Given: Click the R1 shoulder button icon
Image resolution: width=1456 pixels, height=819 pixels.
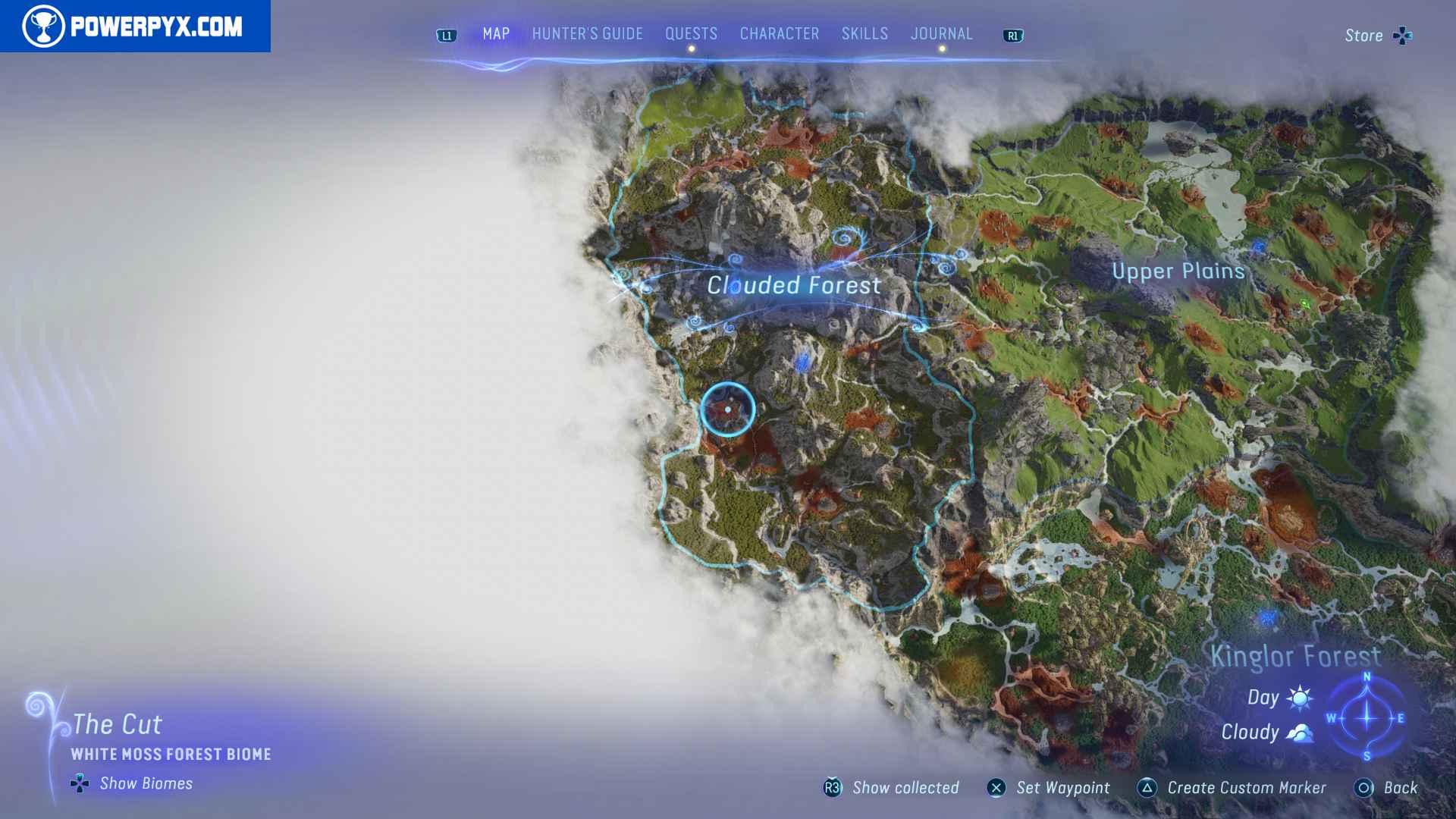Looking at the screenshot, I should [1012, 35].
